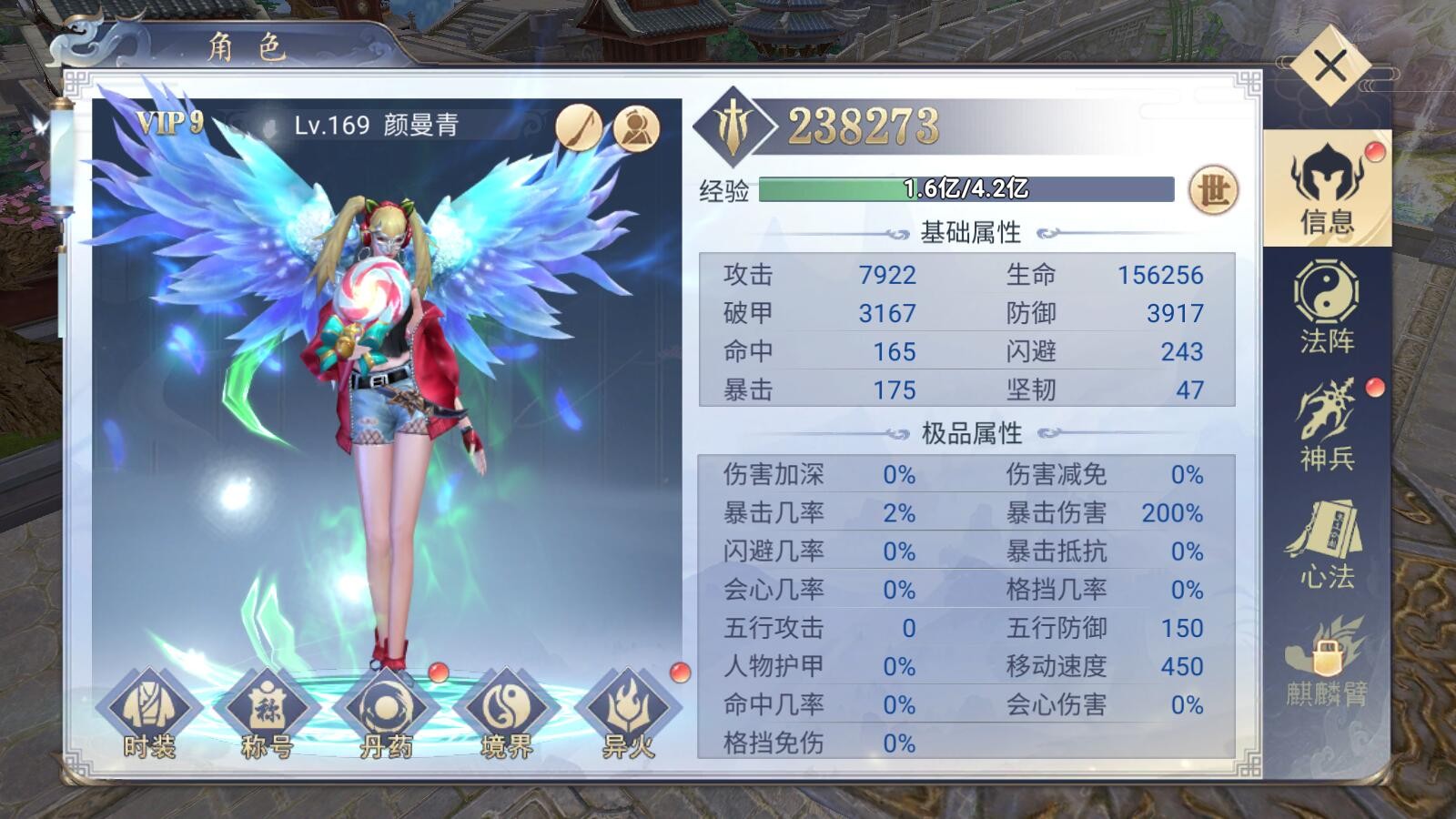Open the avatar portrait icon near the name
This screenshot has height=819, width=1456.
click(x=637, y=126)
